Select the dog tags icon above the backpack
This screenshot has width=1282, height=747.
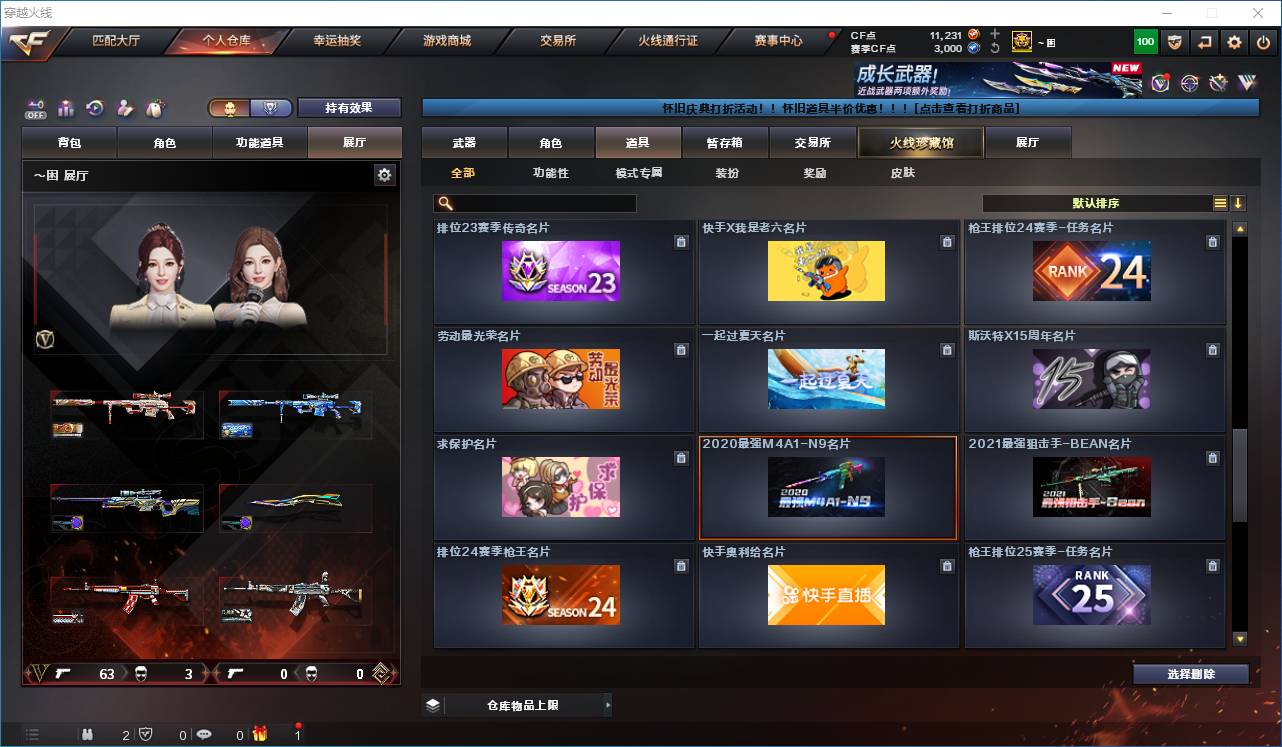154,107
